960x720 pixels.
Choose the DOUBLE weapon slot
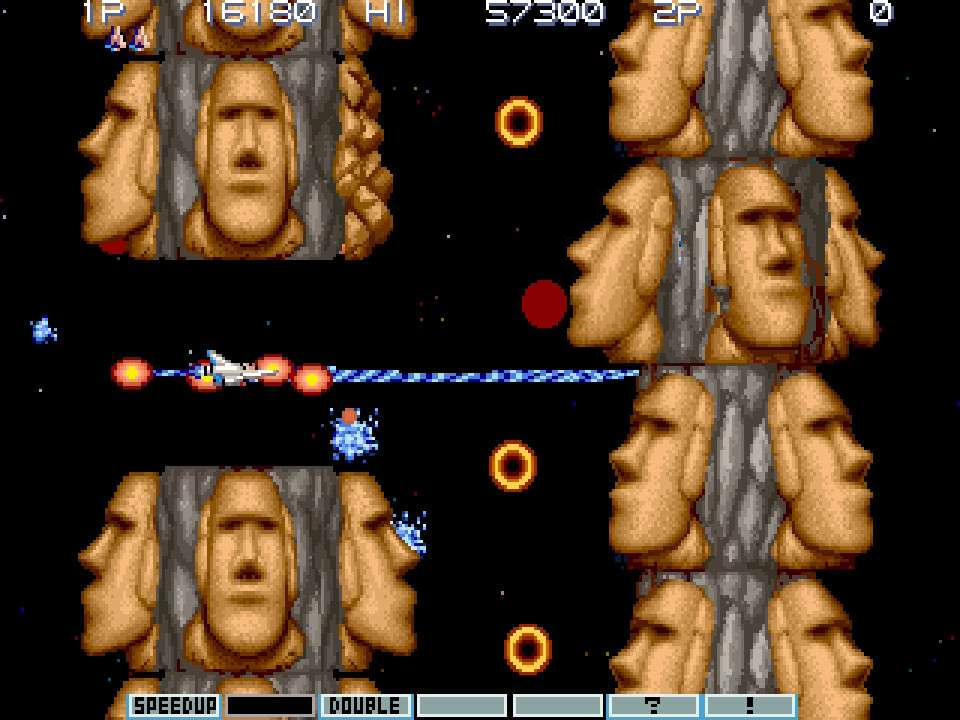tap(366, 706)
